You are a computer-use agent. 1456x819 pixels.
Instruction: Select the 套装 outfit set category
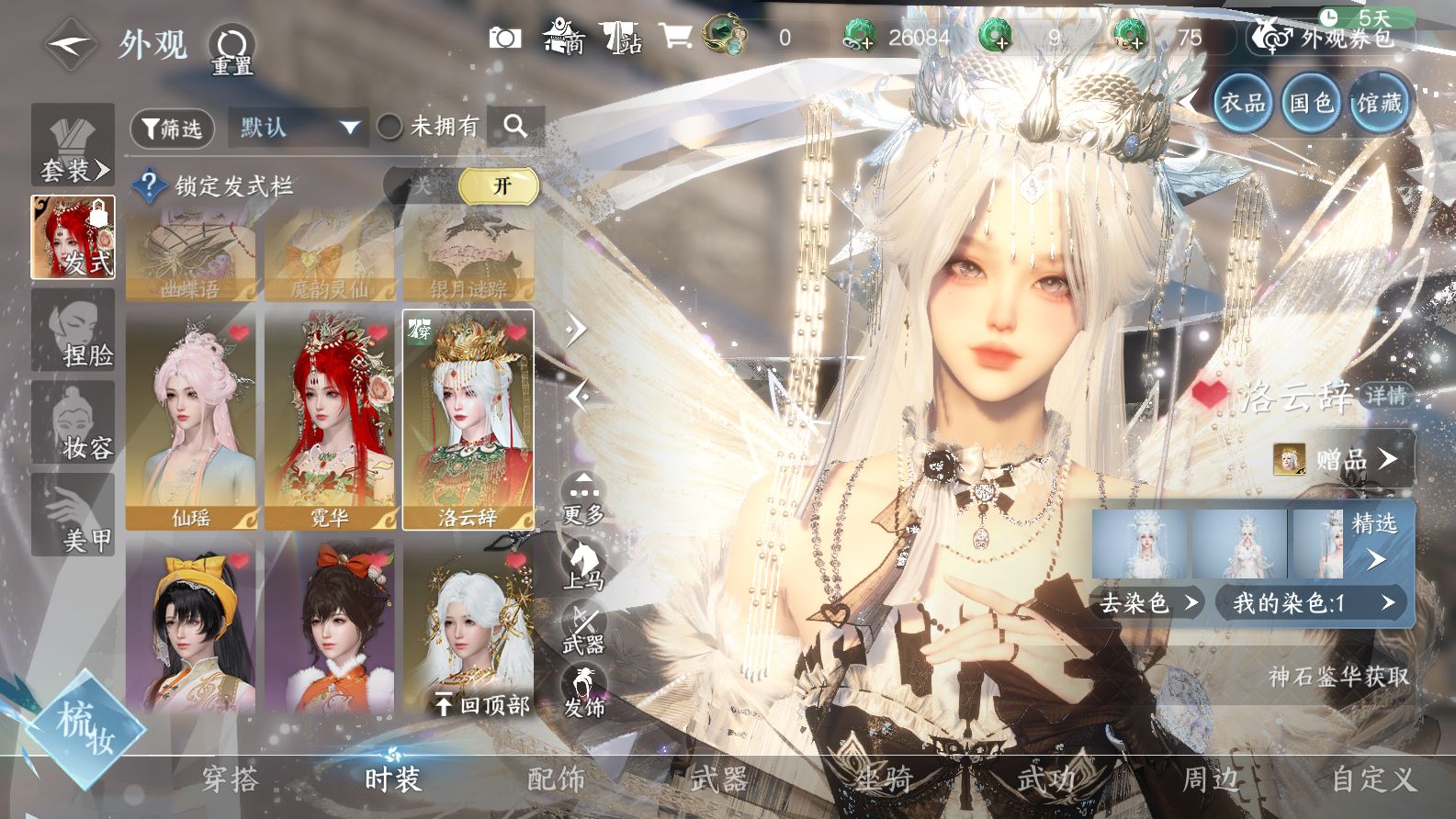pos(73,146)
